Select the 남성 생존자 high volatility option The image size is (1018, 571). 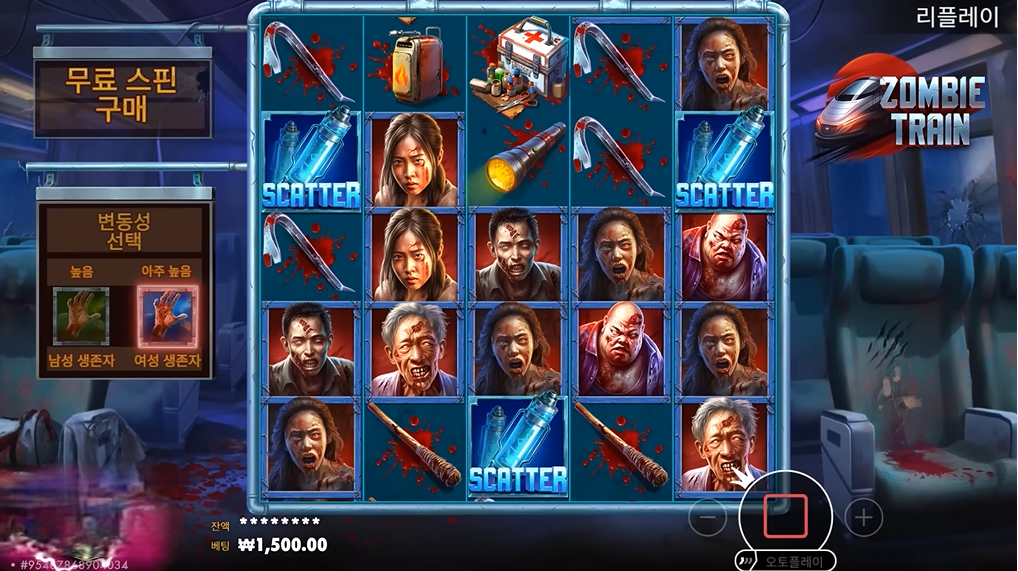(81, 316)
